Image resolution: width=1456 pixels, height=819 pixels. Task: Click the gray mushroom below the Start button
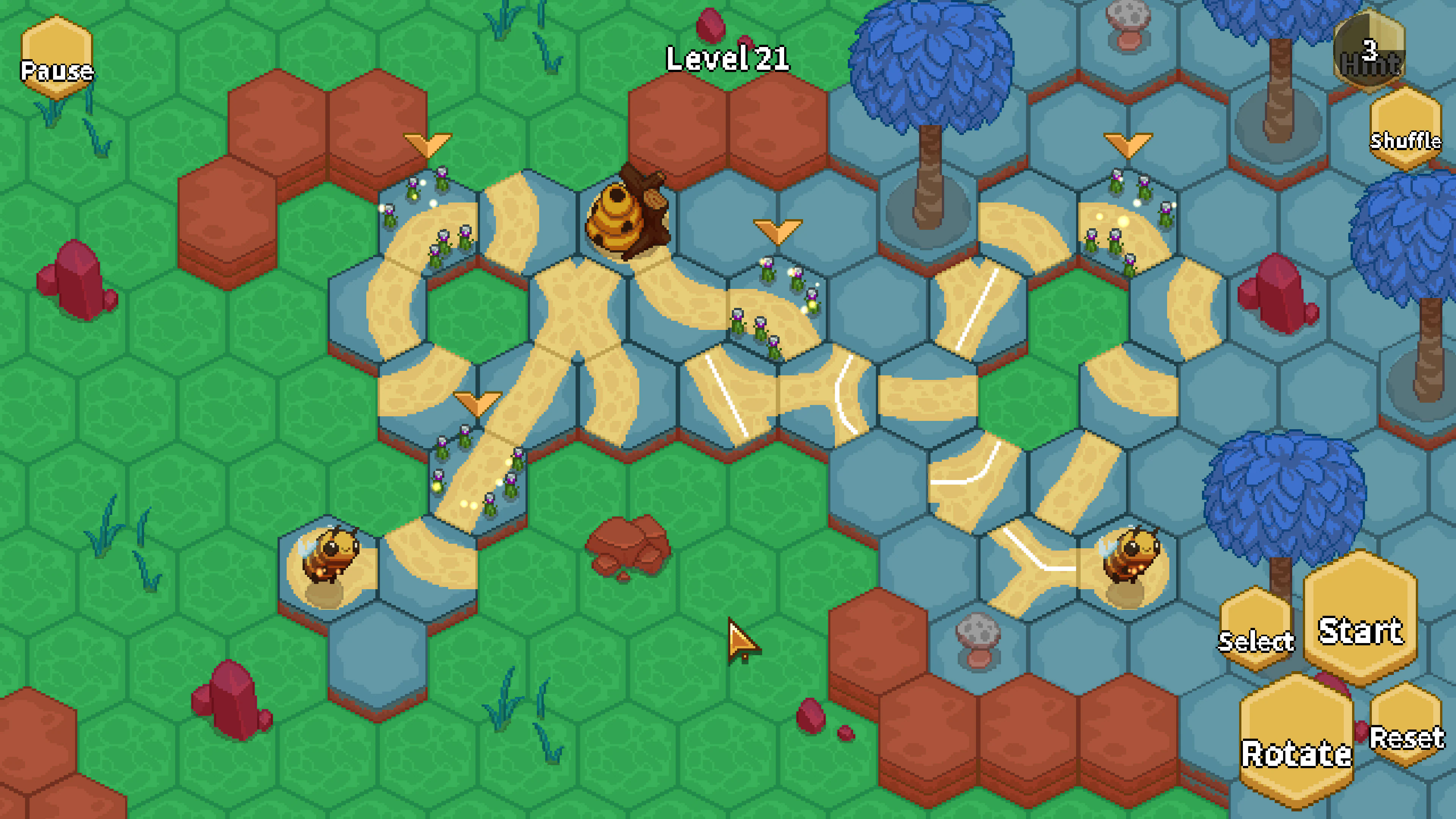point(979,642)
